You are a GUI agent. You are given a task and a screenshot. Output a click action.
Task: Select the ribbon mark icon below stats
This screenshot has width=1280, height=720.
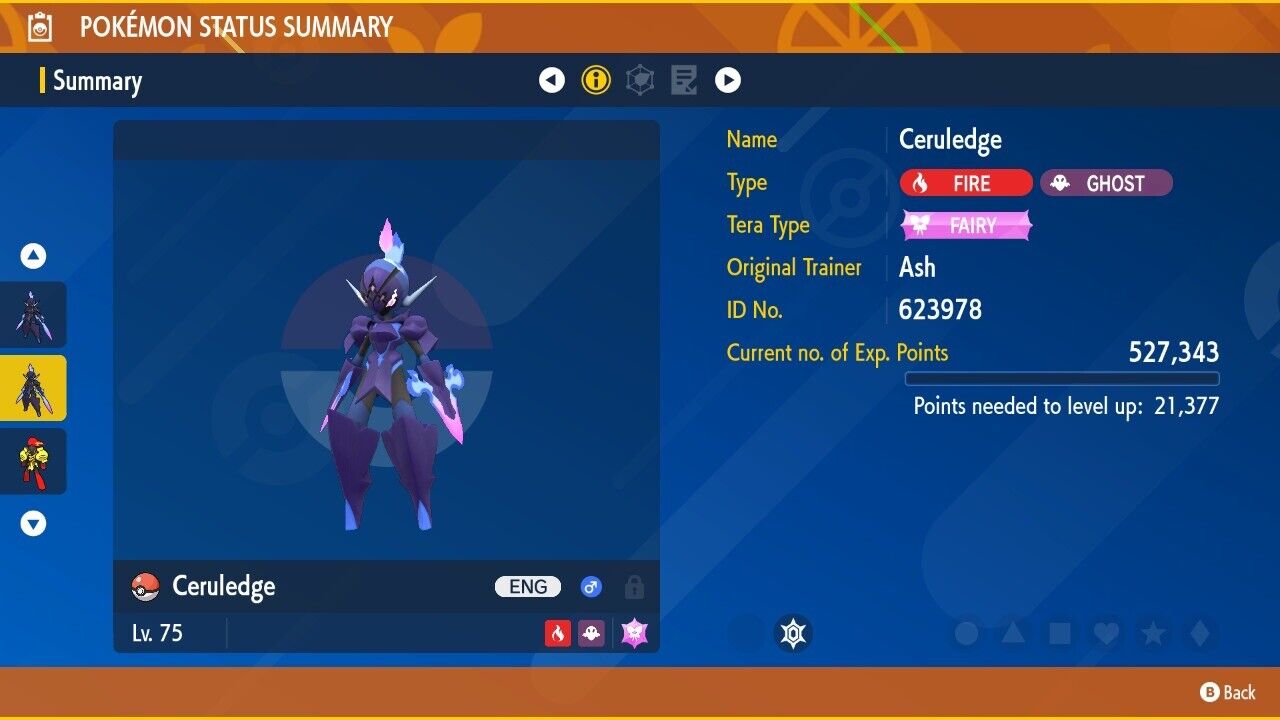[793, 633]
